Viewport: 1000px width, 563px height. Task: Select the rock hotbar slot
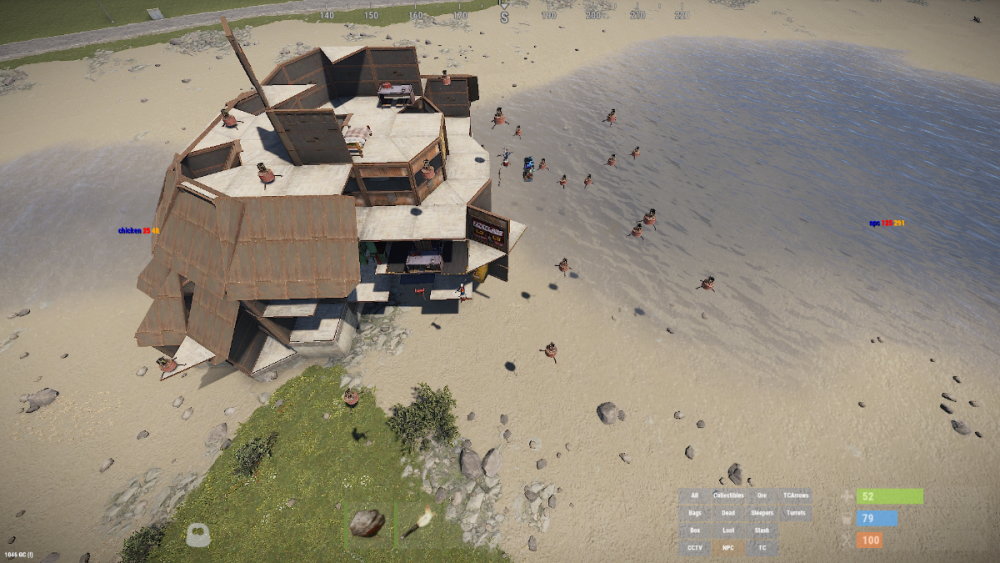[x=367, y=522]
